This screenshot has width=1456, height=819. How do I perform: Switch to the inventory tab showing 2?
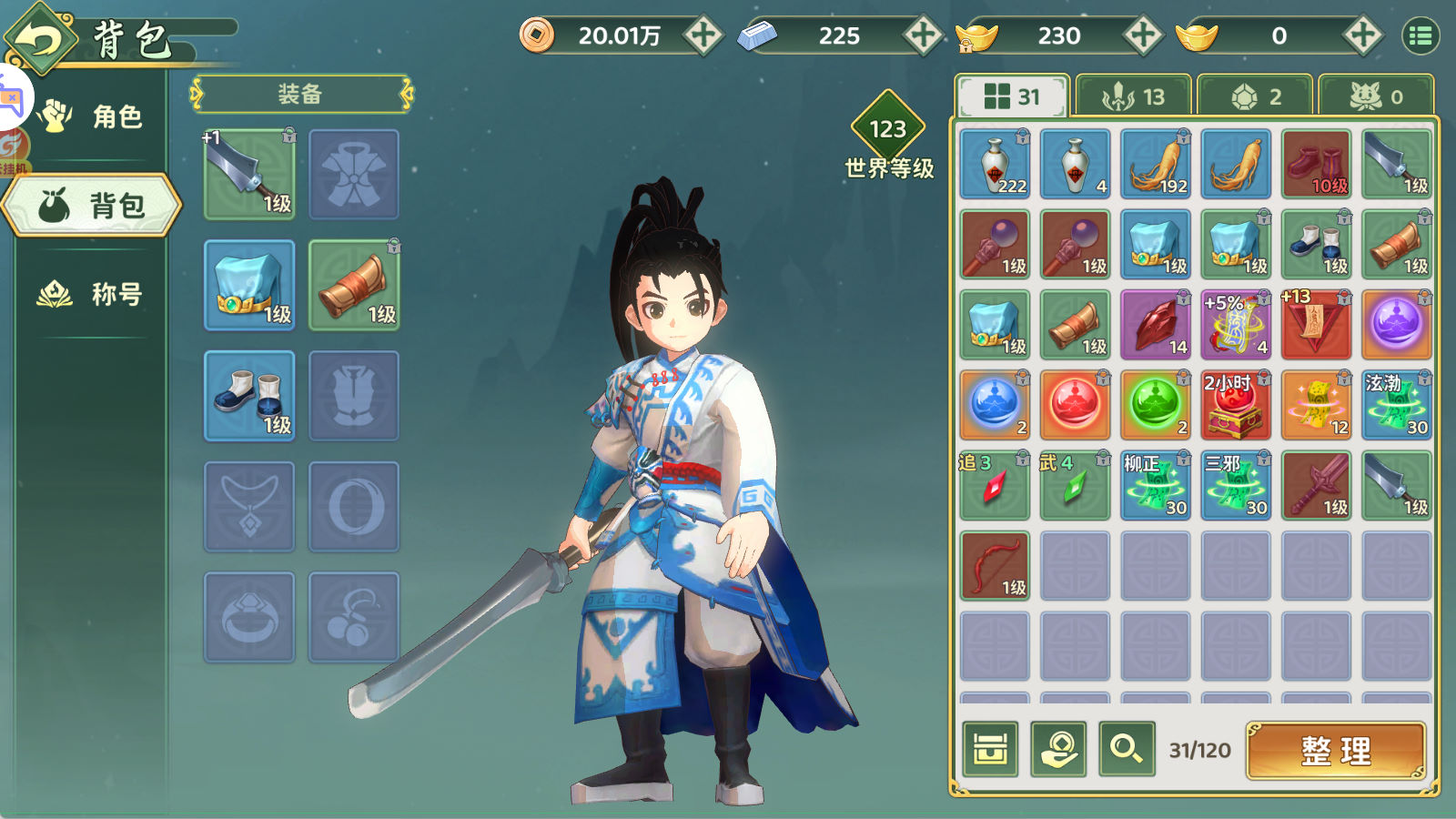point(1255,96)
